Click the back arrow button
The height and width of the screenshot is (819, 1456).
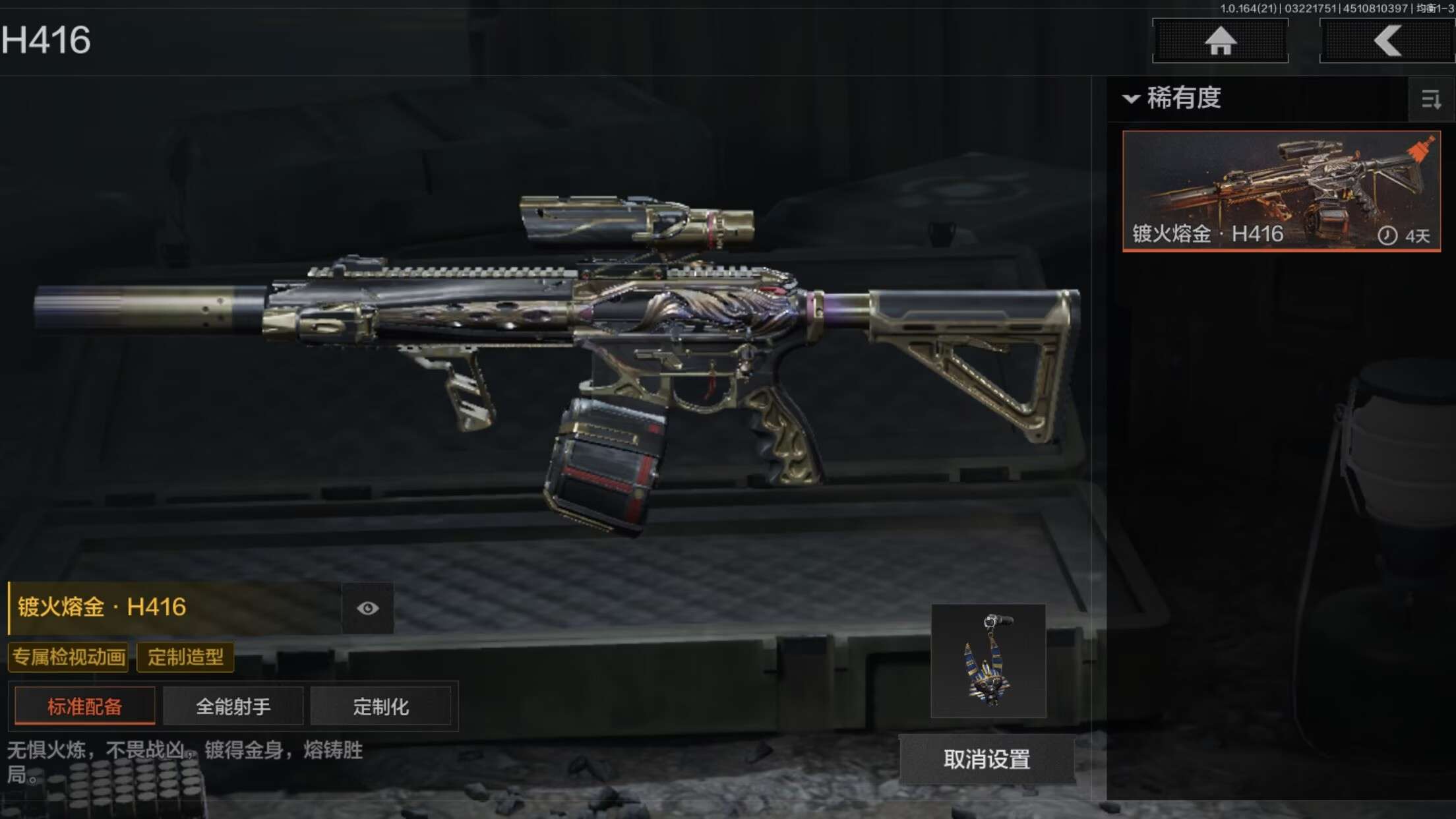pos(1387,41)
